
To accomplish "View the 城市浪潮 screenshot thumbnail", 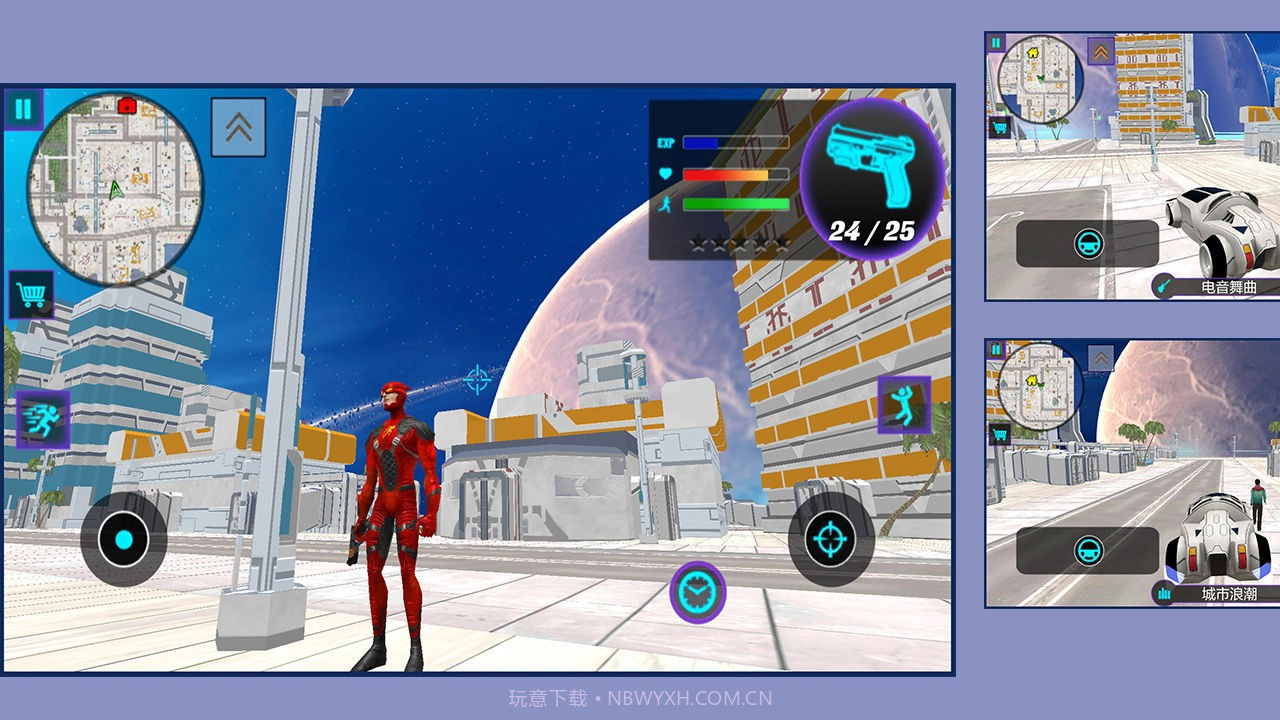I will click(1132, 473).
